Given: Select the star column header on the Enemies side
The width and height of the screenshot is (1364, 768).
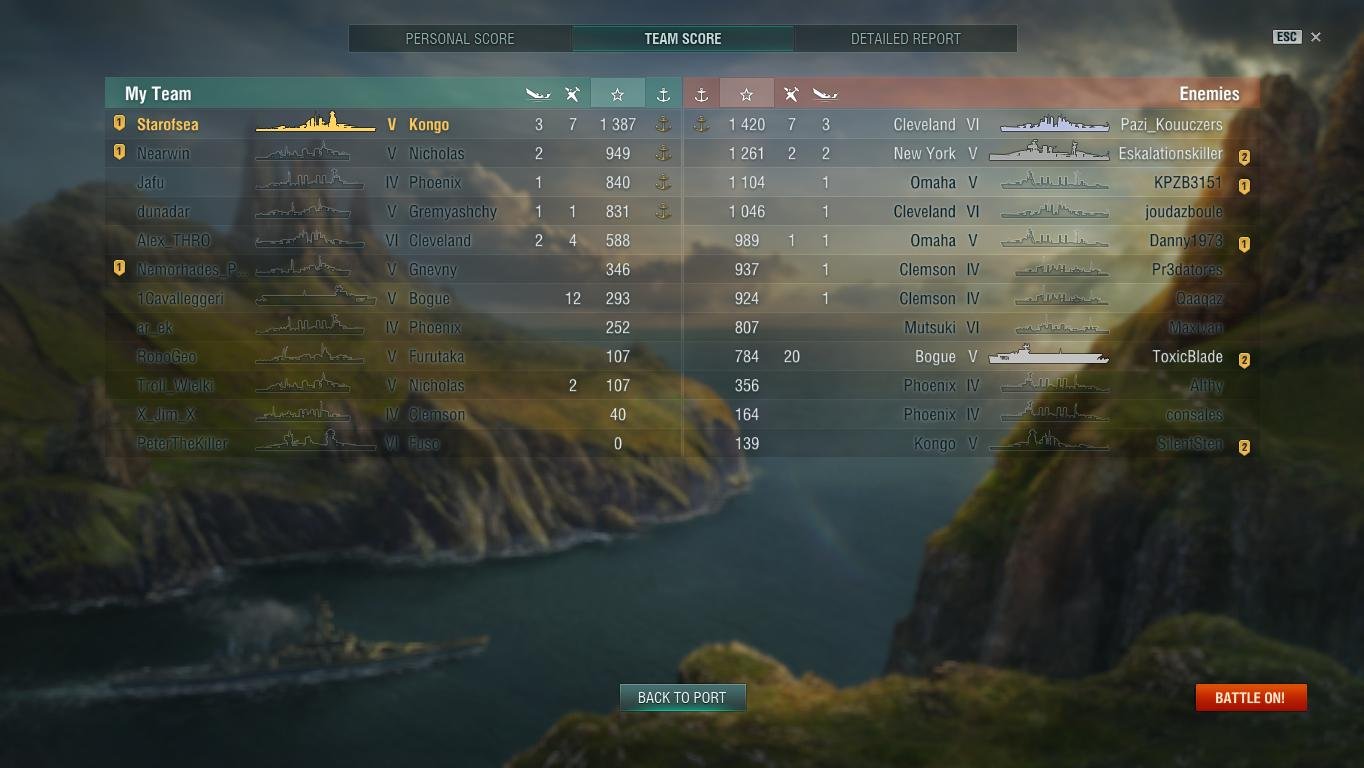Looking at the screenshot, I should pyautogui.click(x=746, y=93).
